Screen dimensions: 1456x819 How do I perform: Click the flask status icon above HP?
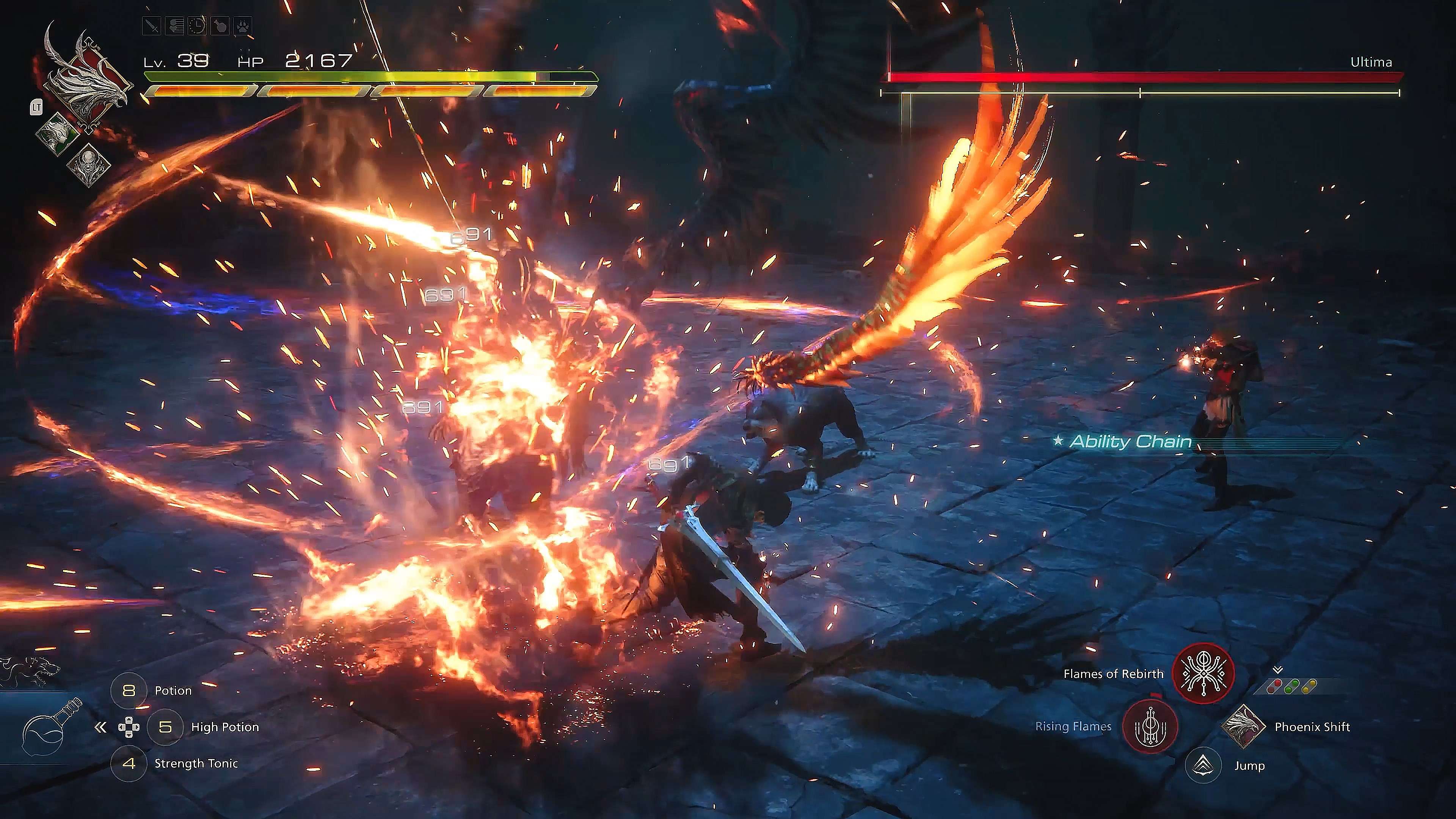click(219, 26)
